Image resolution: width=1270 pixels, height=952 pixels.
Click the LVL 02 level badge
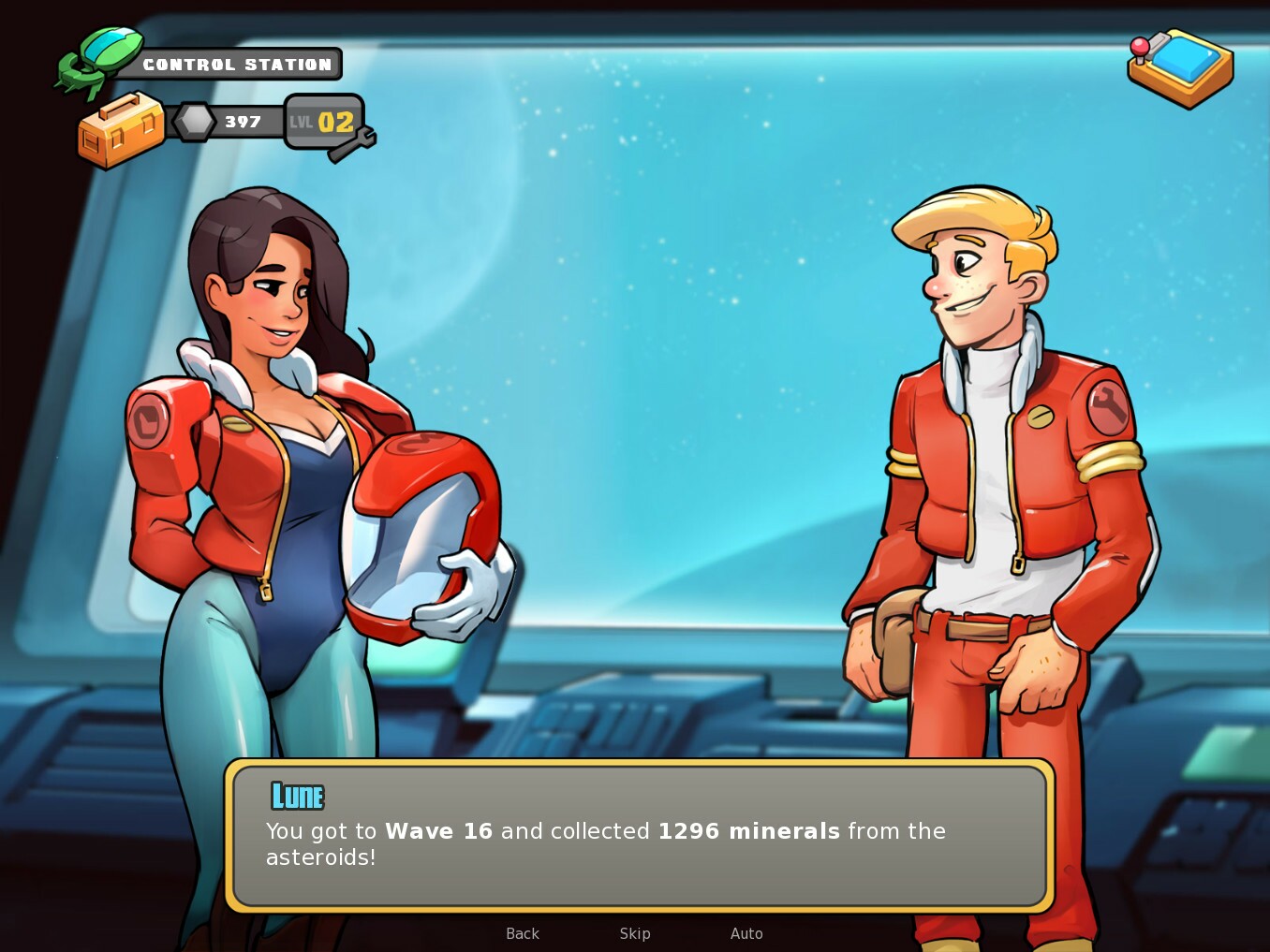click(x=322, y=122)
